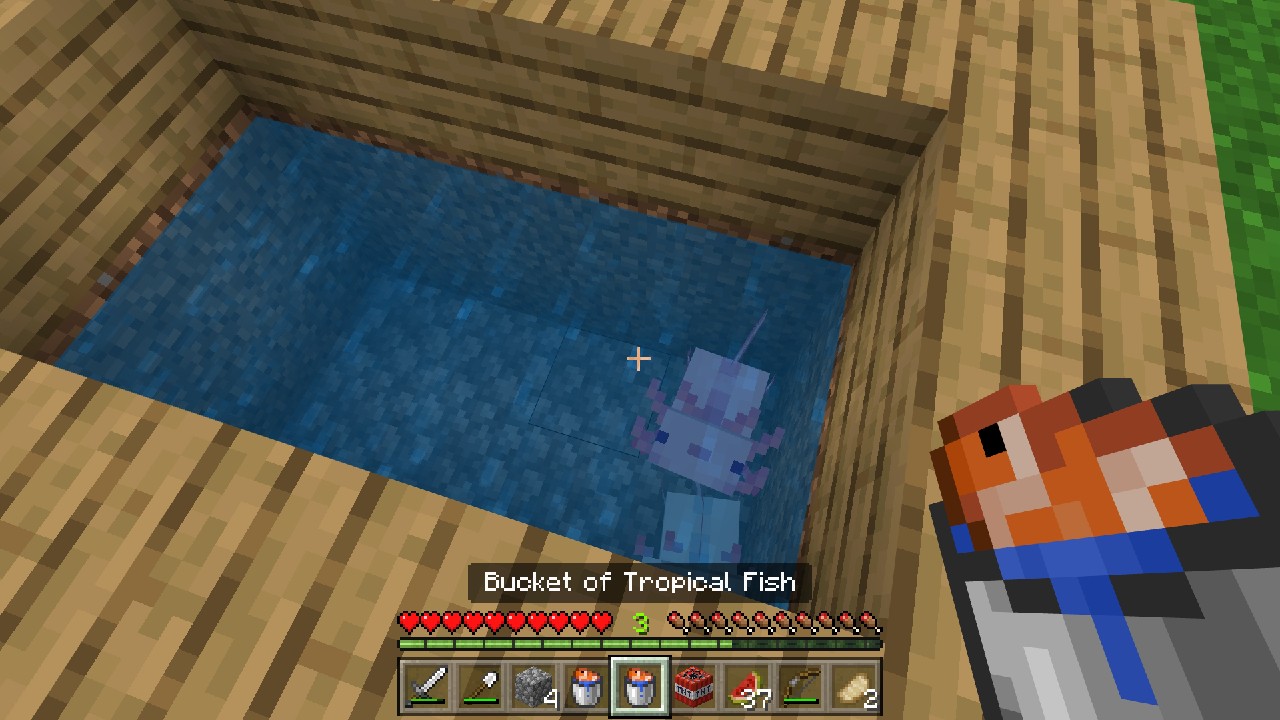Click the crosshair at screen center
This screenshot has width=1280, height=720.
tap(638, 357)
